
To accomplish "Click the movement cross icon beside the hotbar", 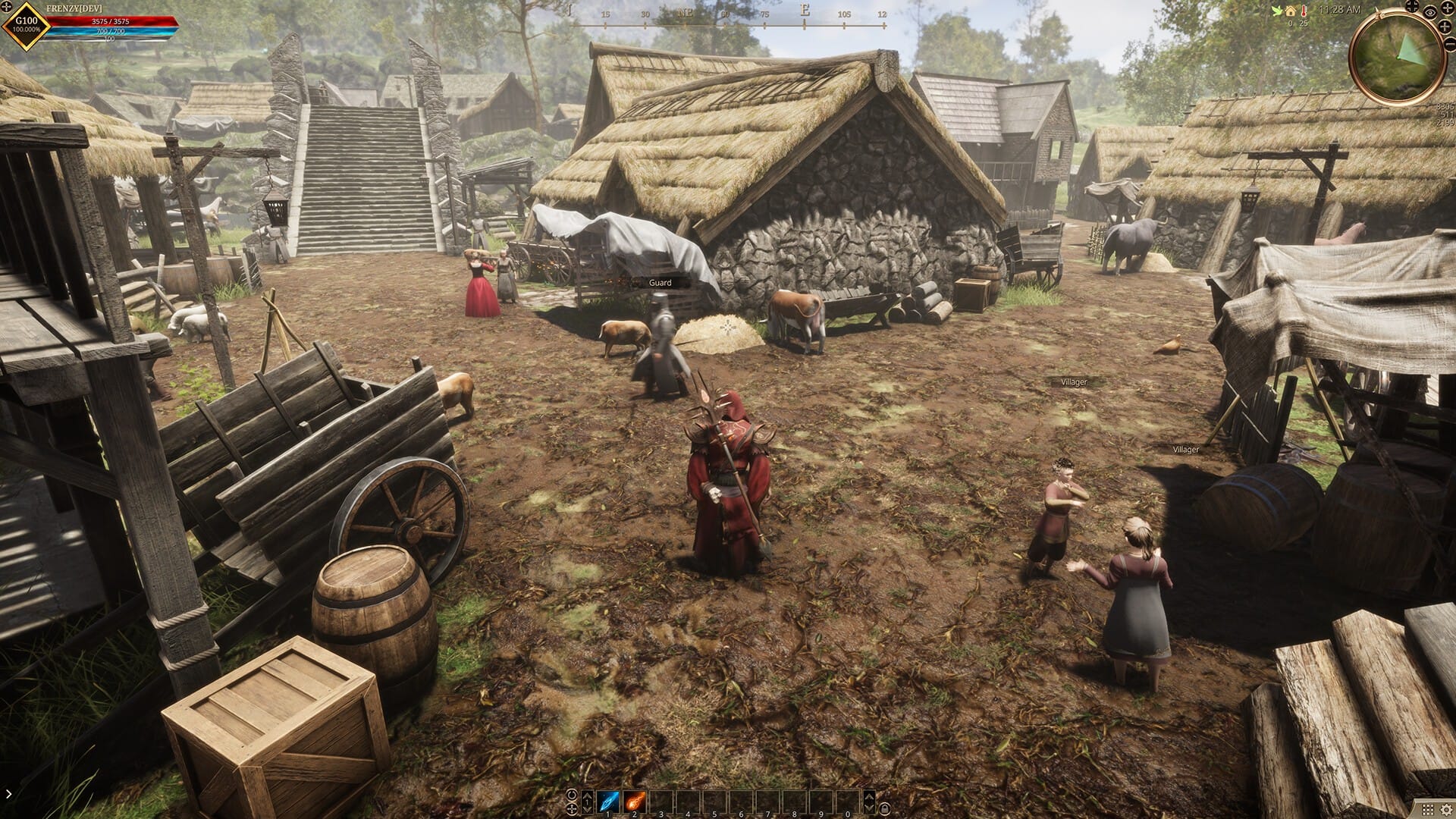I will click(x=572, y=810).
